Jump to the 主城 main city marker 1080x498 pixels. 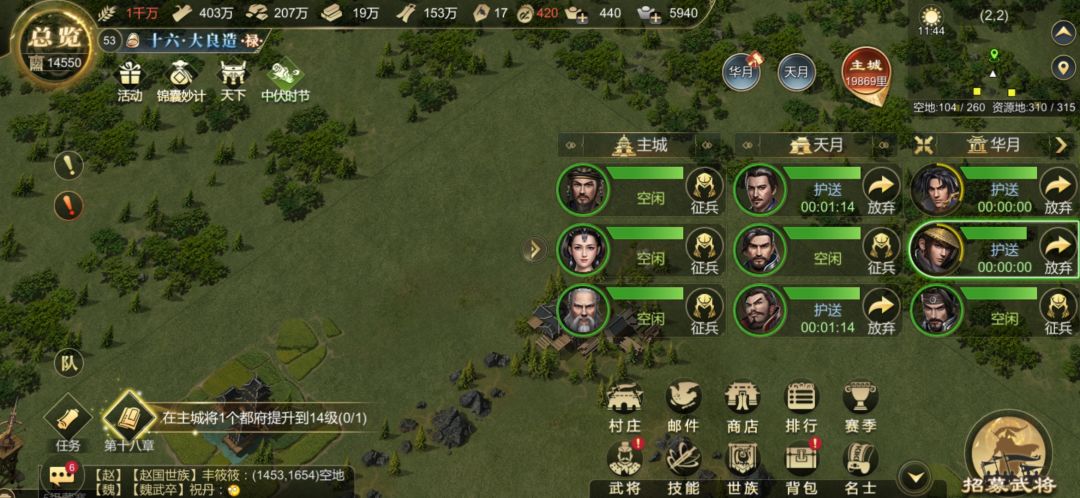865,73
